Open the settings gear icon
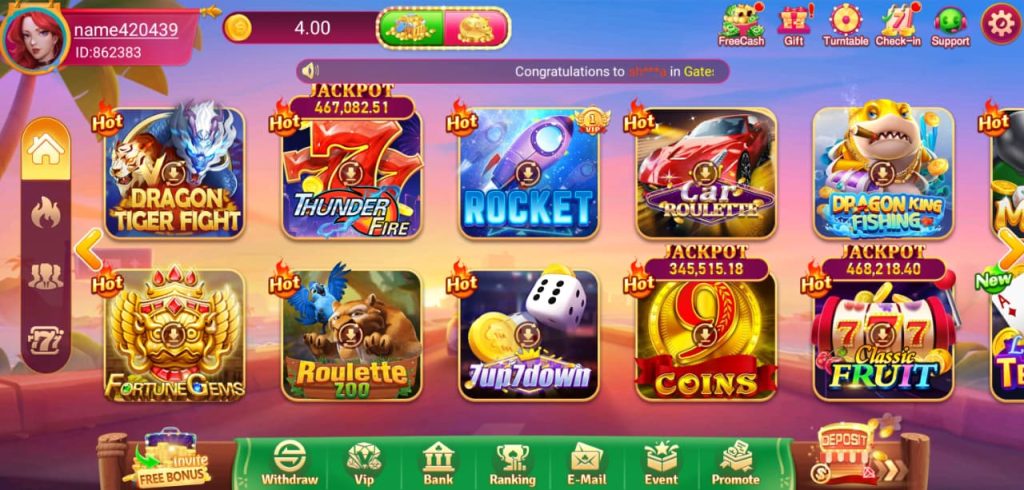The height and width of the screenshot is (490, 1024). point(1000,24)
